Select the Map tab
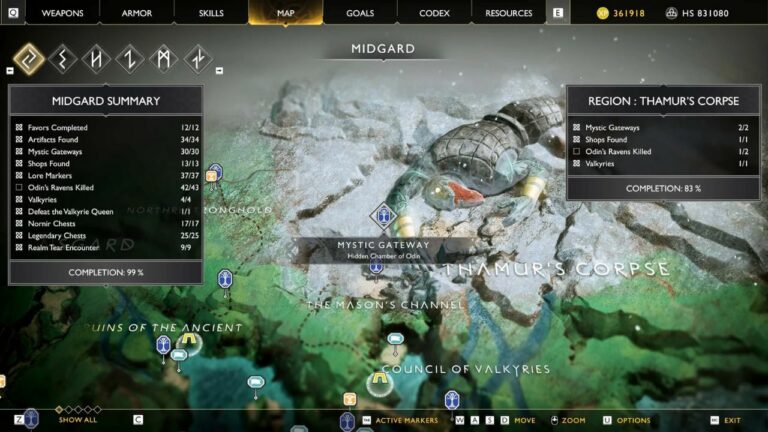The height and width of the screenshot is (432, 768). [285, 13]
